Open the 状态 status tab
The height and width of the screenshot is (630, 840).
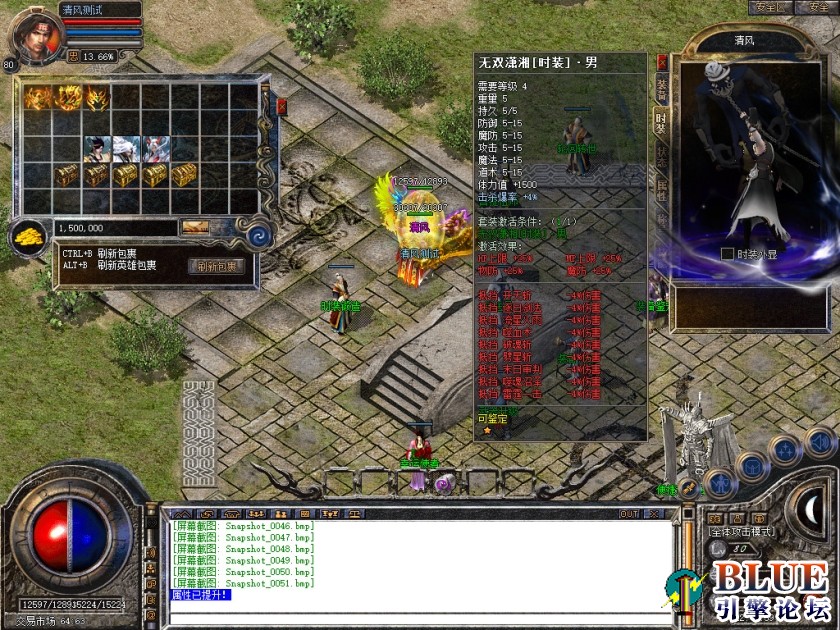coord(661,155)
